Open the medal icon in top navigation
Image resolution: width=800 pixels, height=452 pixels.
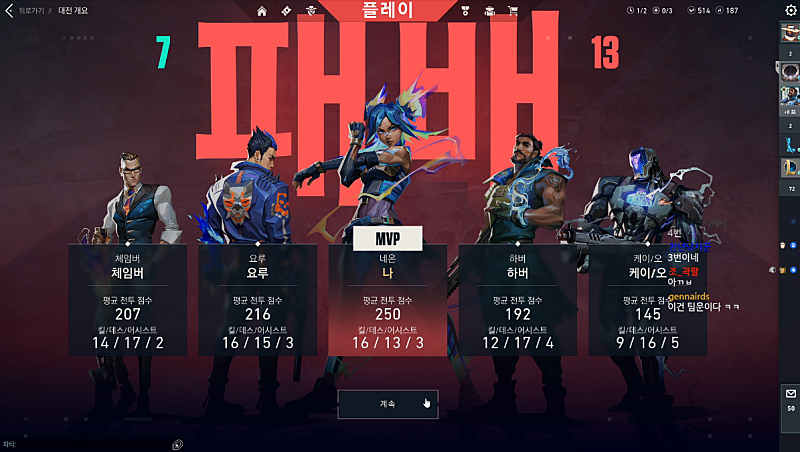466,11
